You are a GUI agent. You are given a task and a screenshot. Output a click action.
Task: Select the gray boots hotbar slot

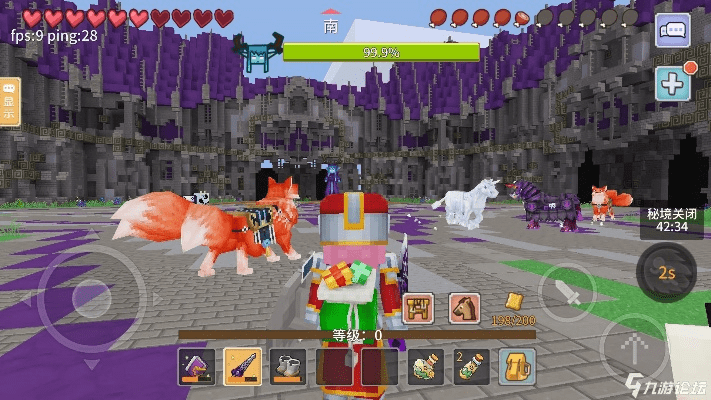tap(287, 366)
